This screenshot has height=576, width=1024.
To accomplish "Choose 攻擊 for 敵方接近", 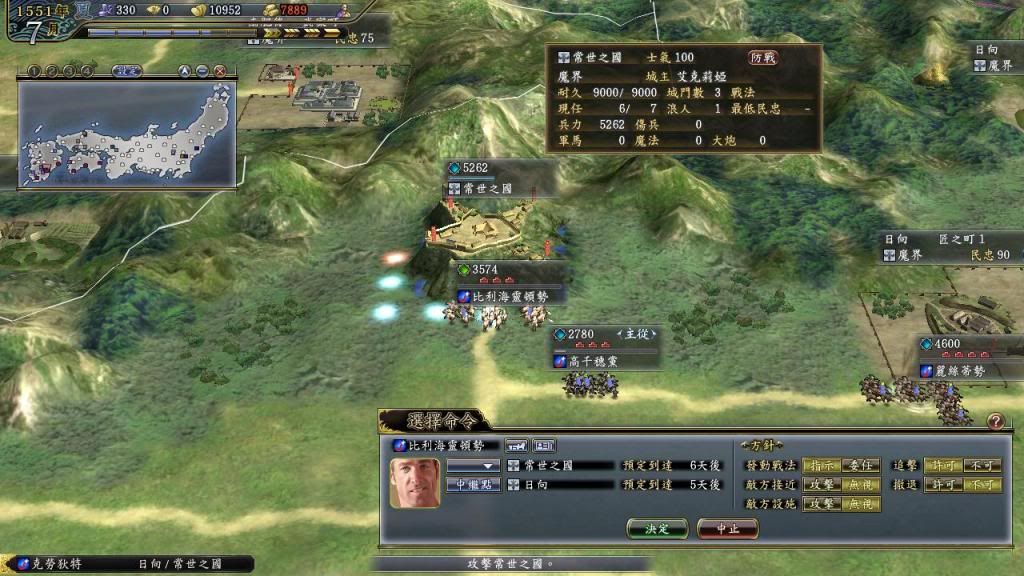I will coord(820,485).
